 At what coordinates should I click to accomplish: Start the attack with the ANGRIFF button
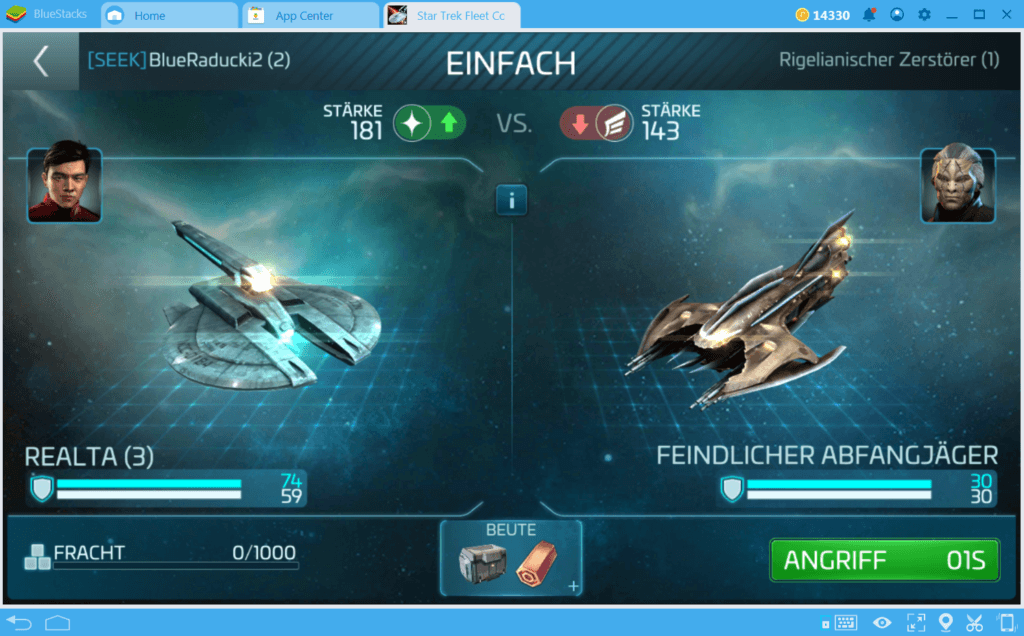click(x=884, y=560)
